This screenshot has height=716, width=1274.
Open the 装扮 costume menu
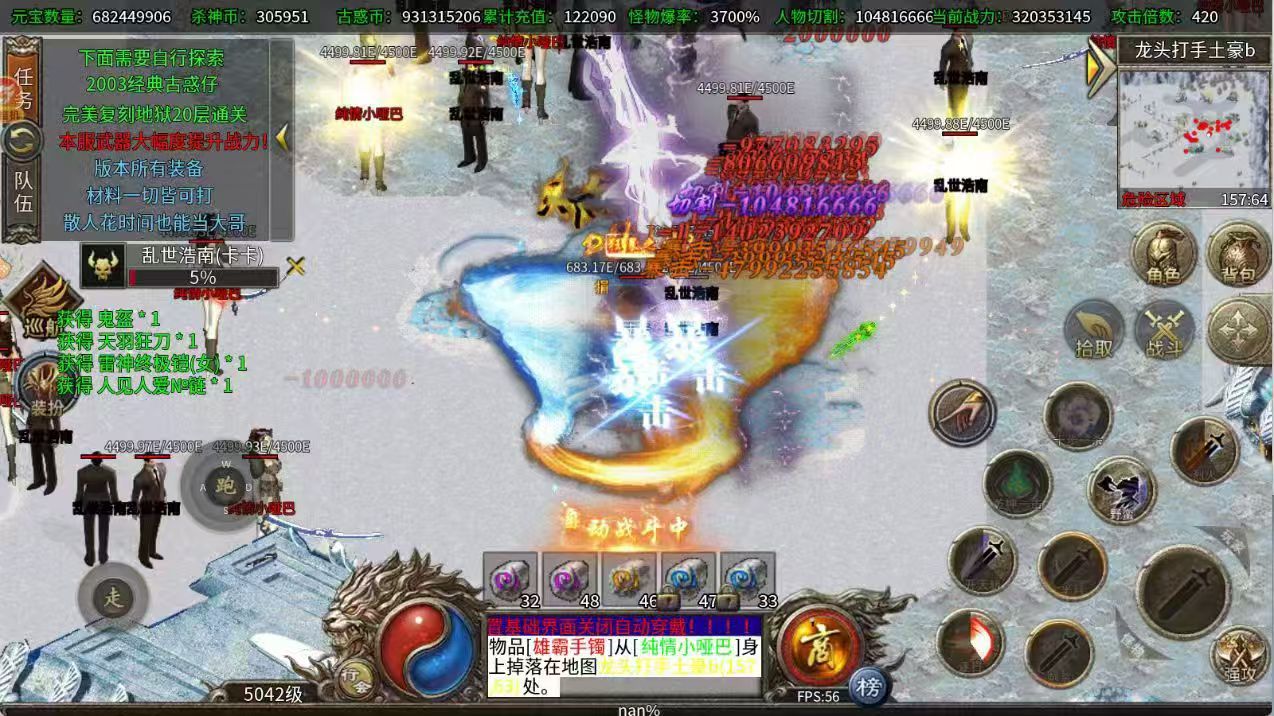pos(42,386)
